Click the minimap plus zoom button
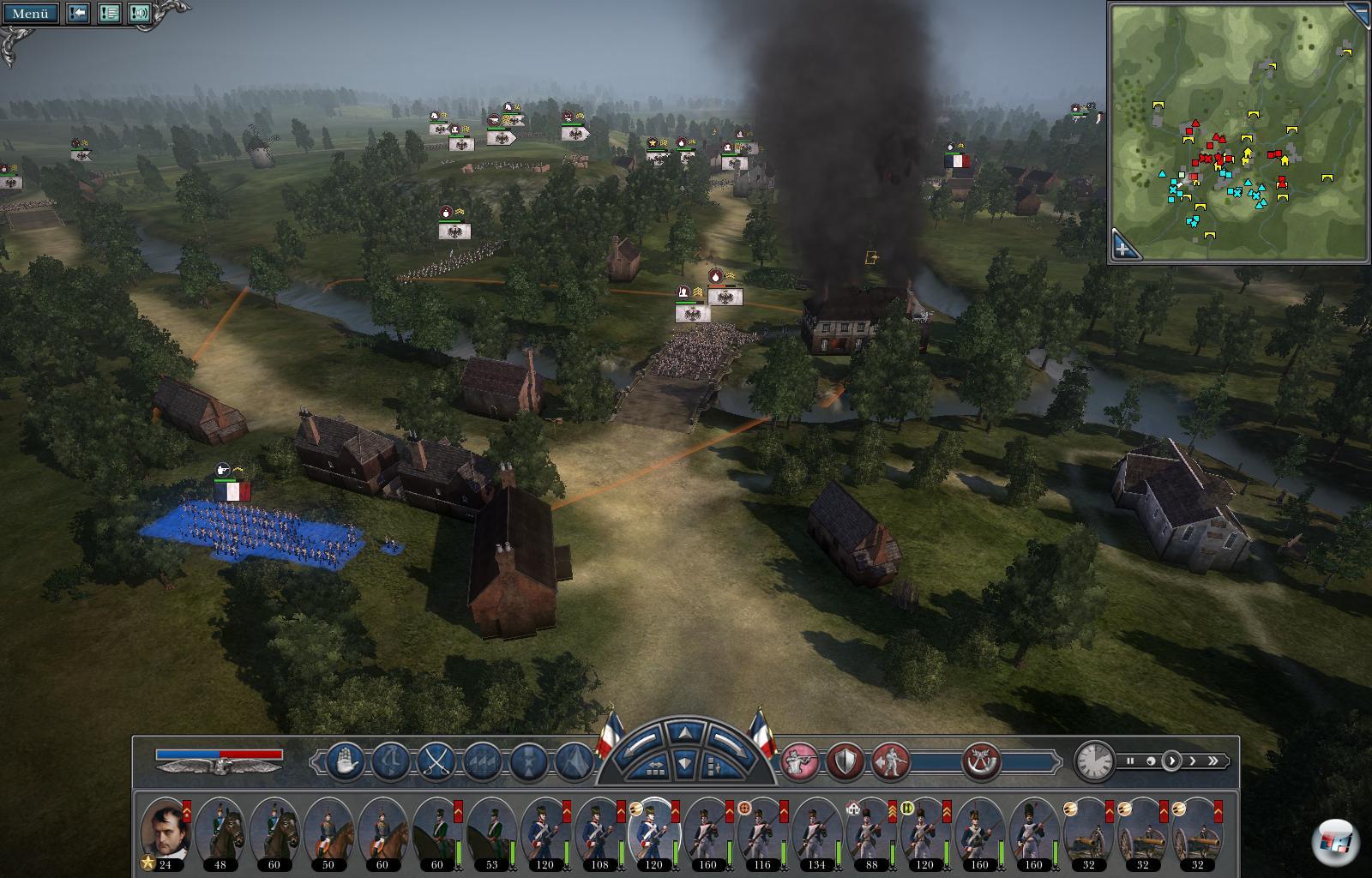 1124,248
